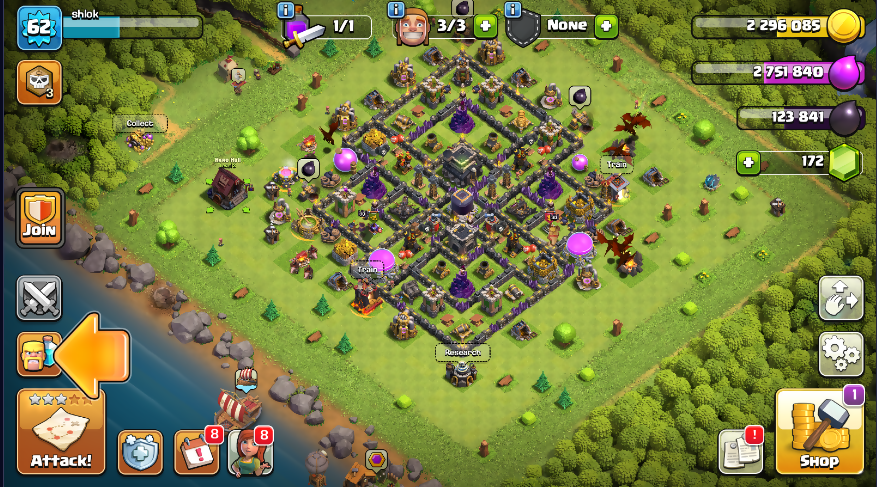Open the level 62 player profile badge
The height and width of the screenshot is (487, 877).
point(39,28)
